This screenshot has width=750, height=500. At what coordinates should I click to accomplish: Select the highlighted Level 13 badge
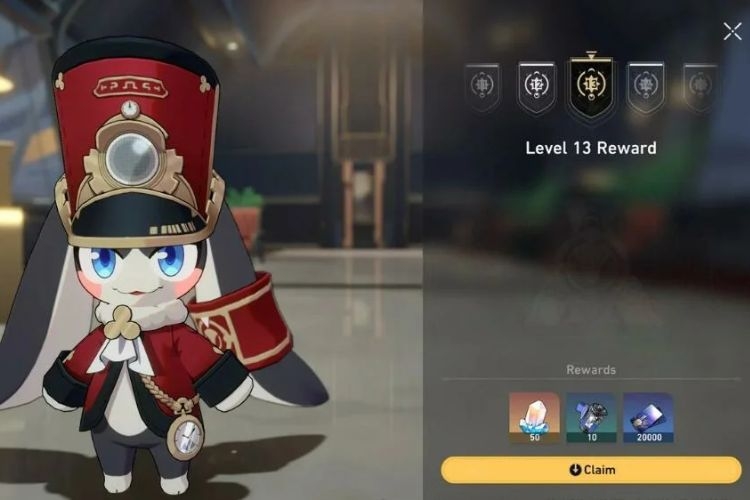(x=591, y=87)
